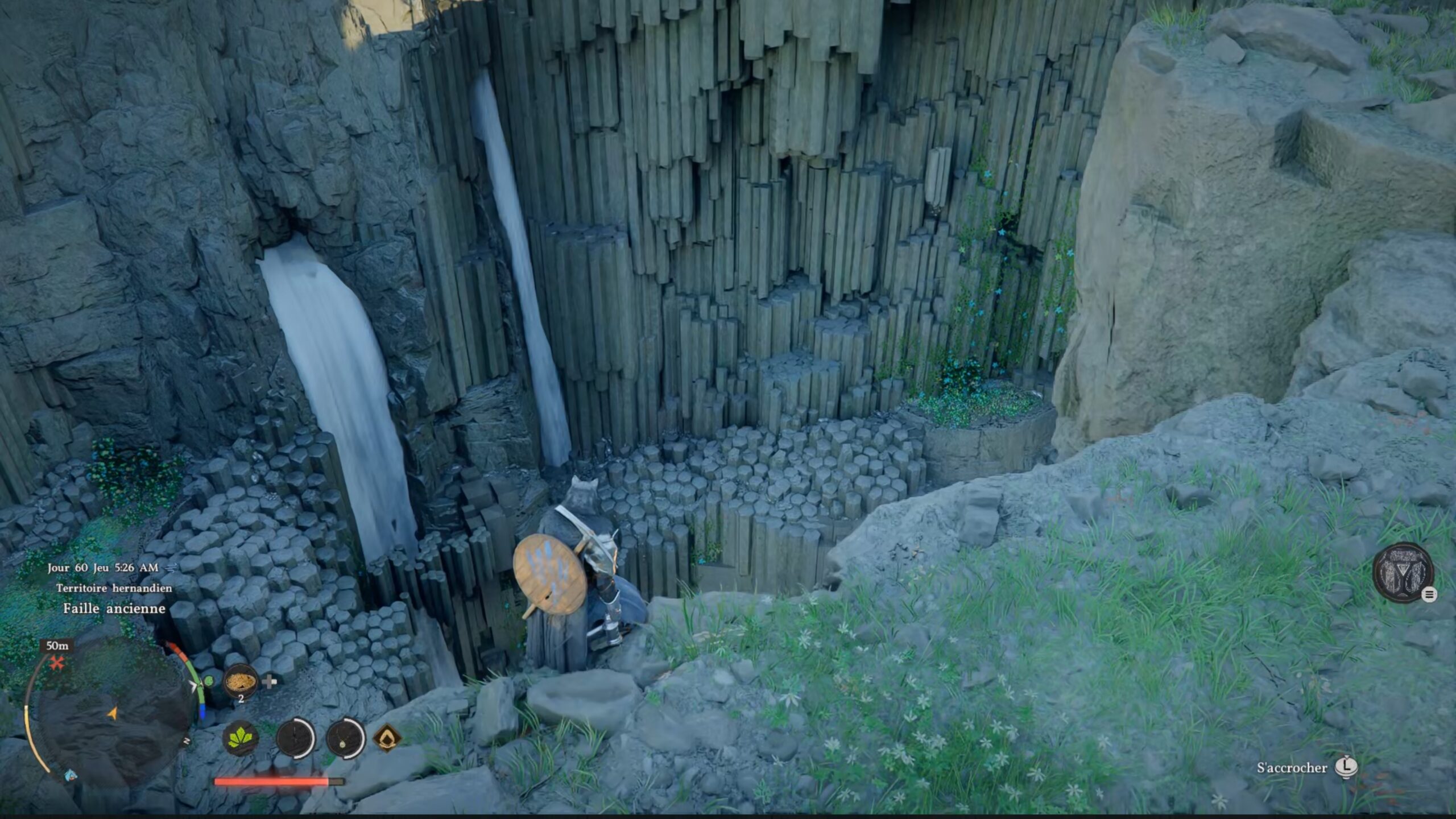The image size is (1456, 819).
Task: Select the food bowl quick item
Action: click(x=241, y=680)
